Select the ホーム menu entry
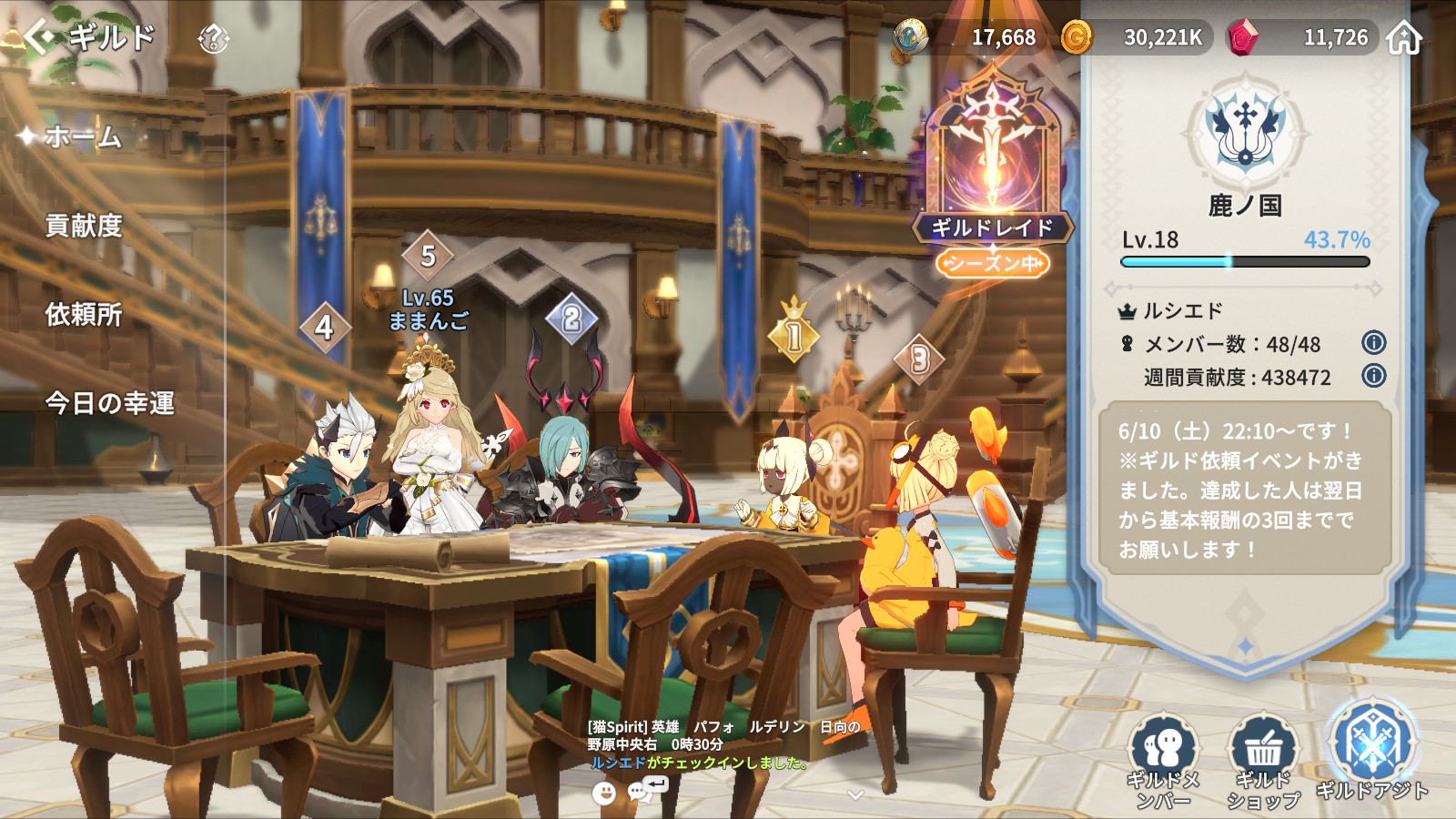The image size is (1456, 819). pyautogui.click(x=82, y=137)
